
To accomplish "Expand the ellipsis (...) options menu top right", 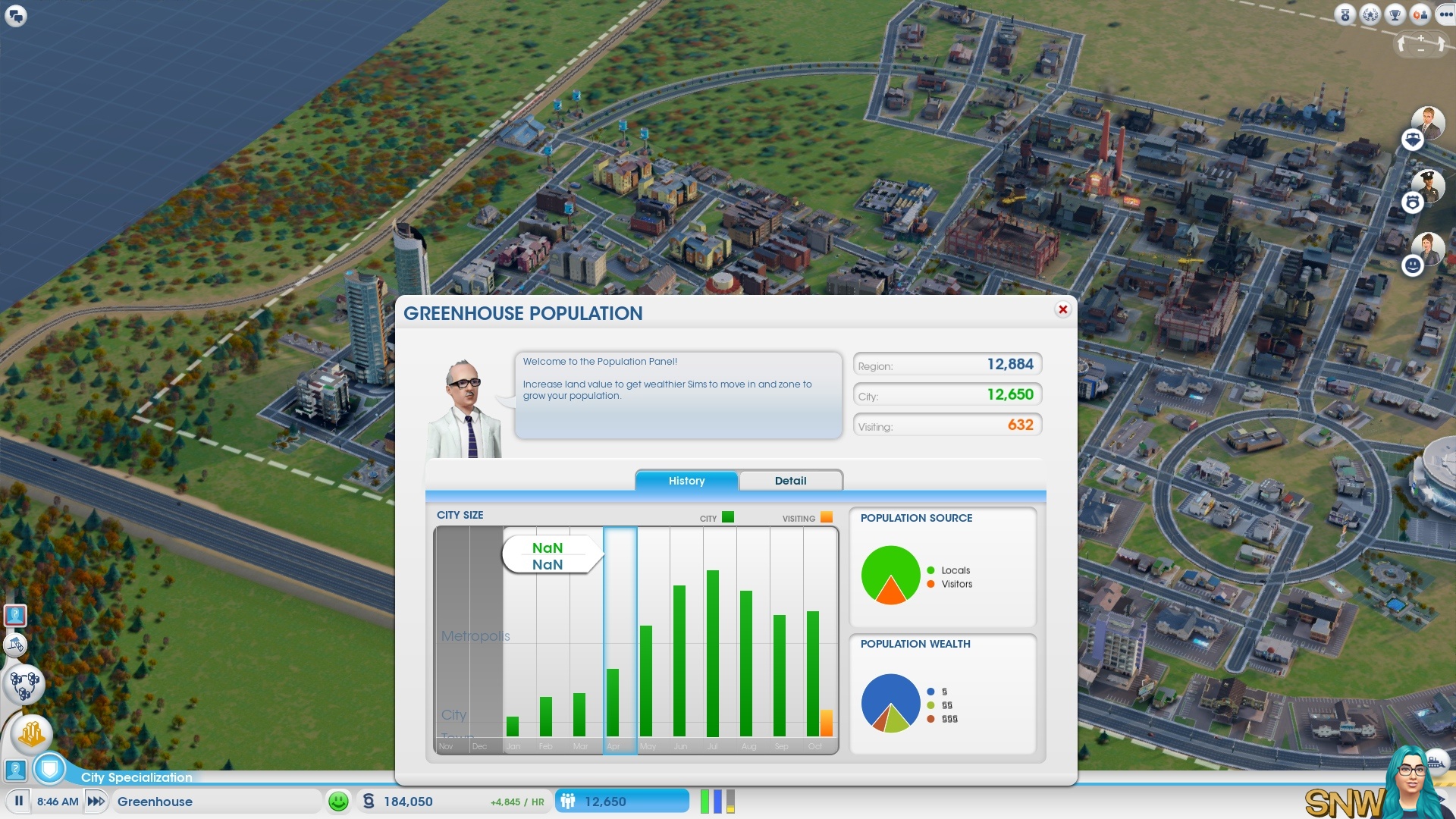I will [x=1445, y=14].
